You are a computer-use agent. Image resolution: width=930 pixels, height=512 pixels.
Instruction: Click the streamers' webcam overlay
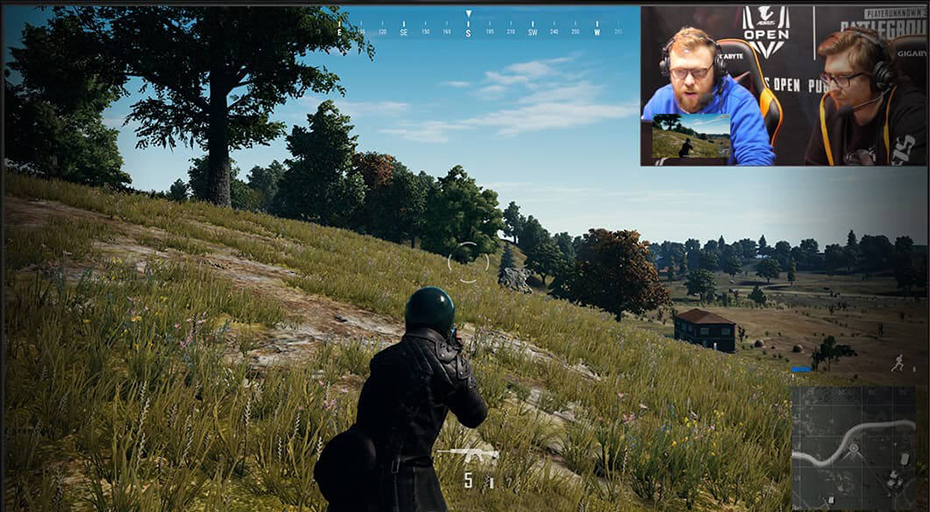click(783, 86)
